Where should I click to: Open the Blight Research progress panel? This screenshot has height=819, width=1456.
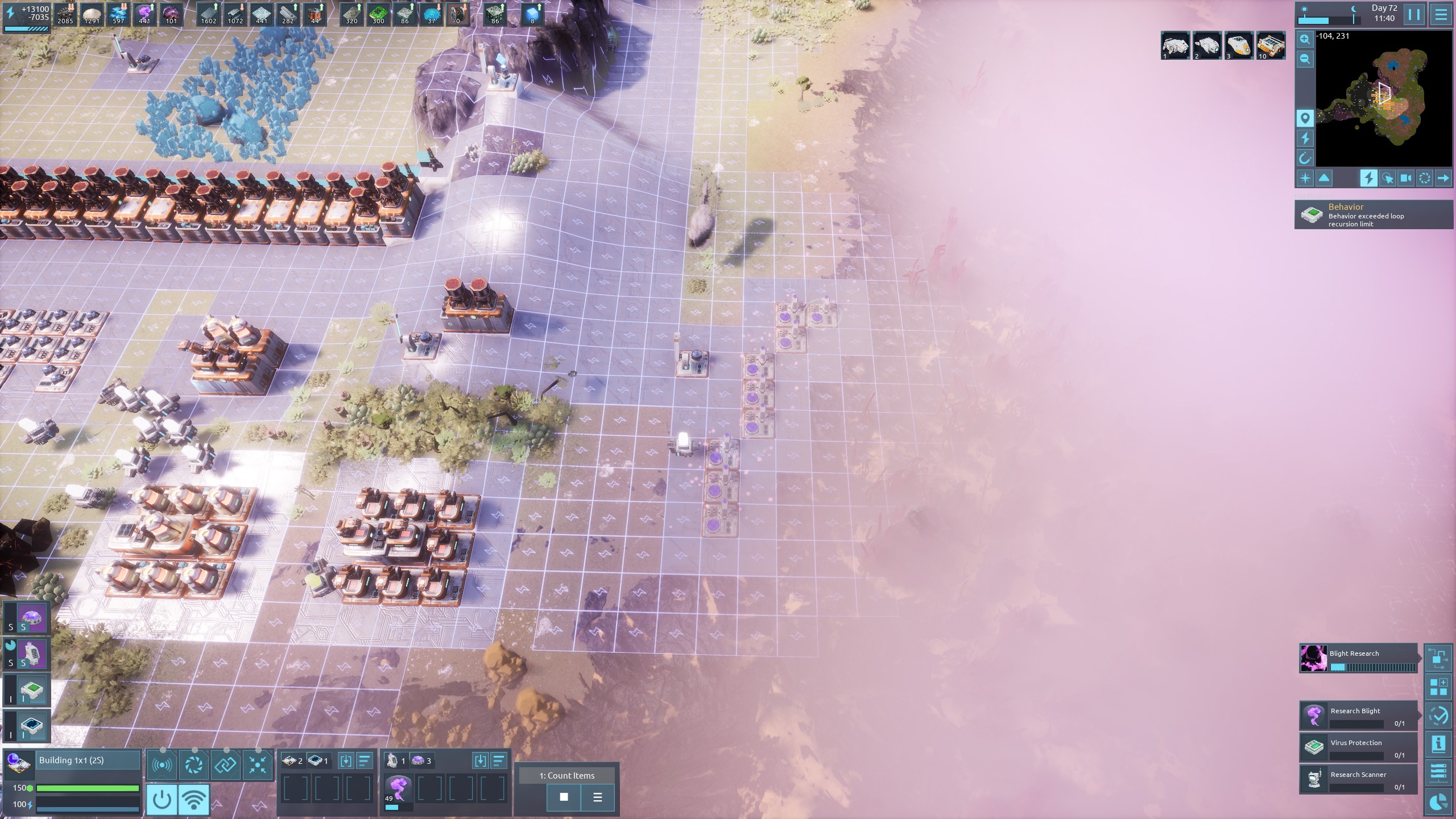click(x=1358, y=659)
